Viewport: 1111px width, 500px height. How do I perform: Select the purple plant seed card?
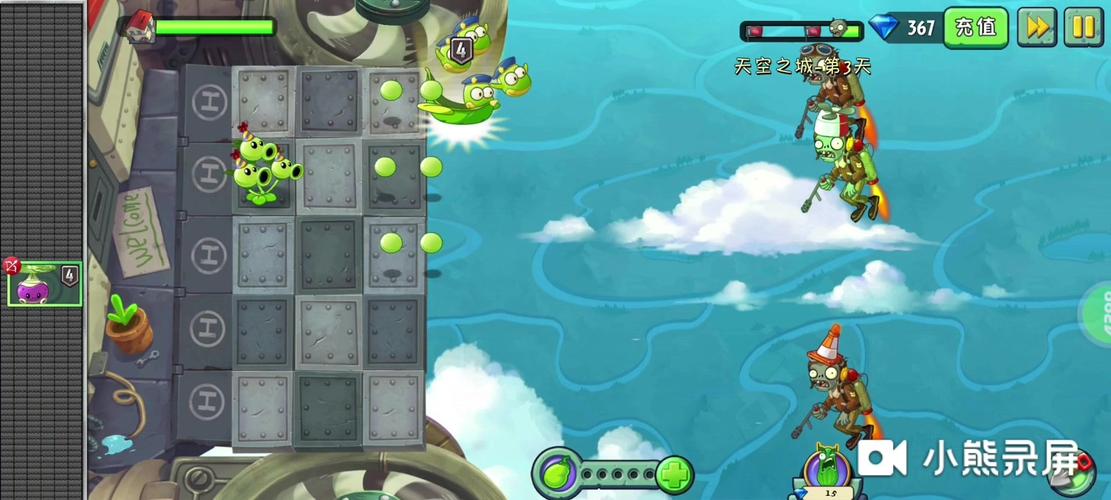coord(44,284)
